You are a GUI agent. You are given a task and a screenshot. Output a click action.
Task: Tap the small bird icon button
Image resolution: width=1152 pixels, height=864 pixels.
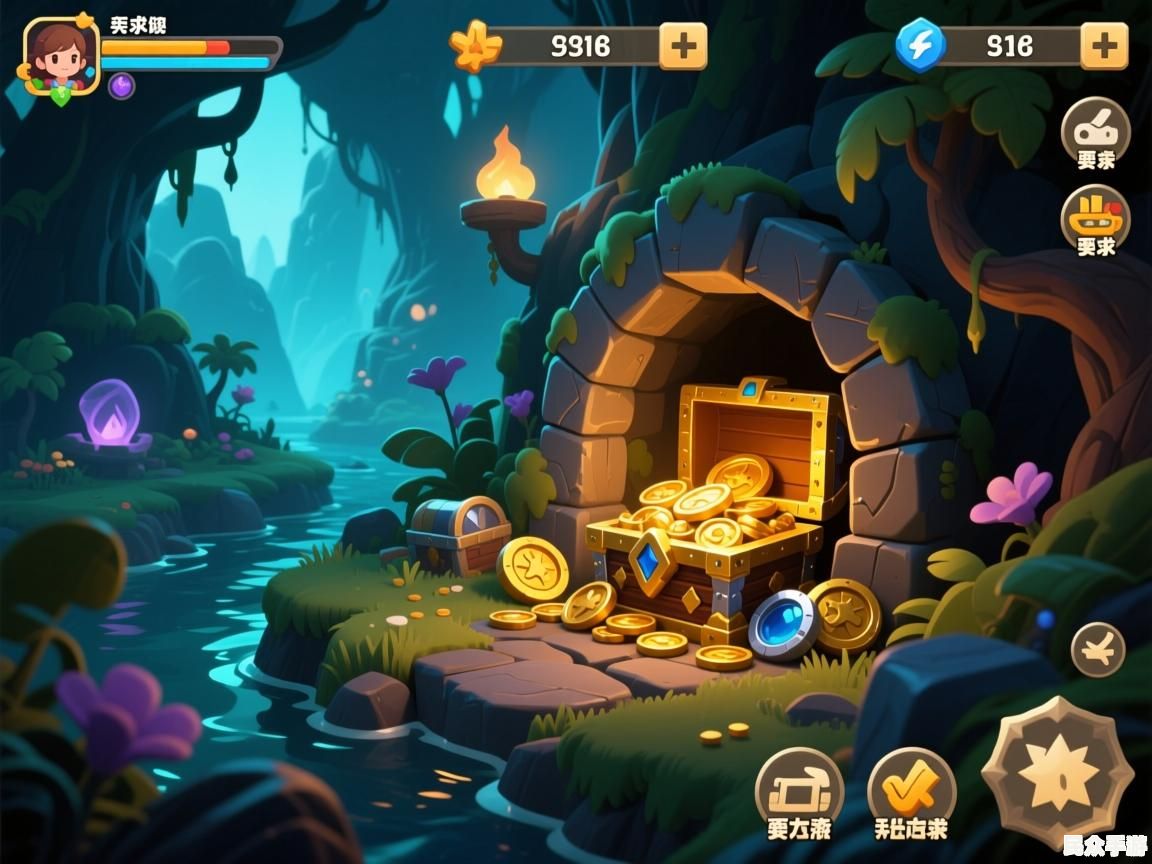click(x=1098, y=649)
